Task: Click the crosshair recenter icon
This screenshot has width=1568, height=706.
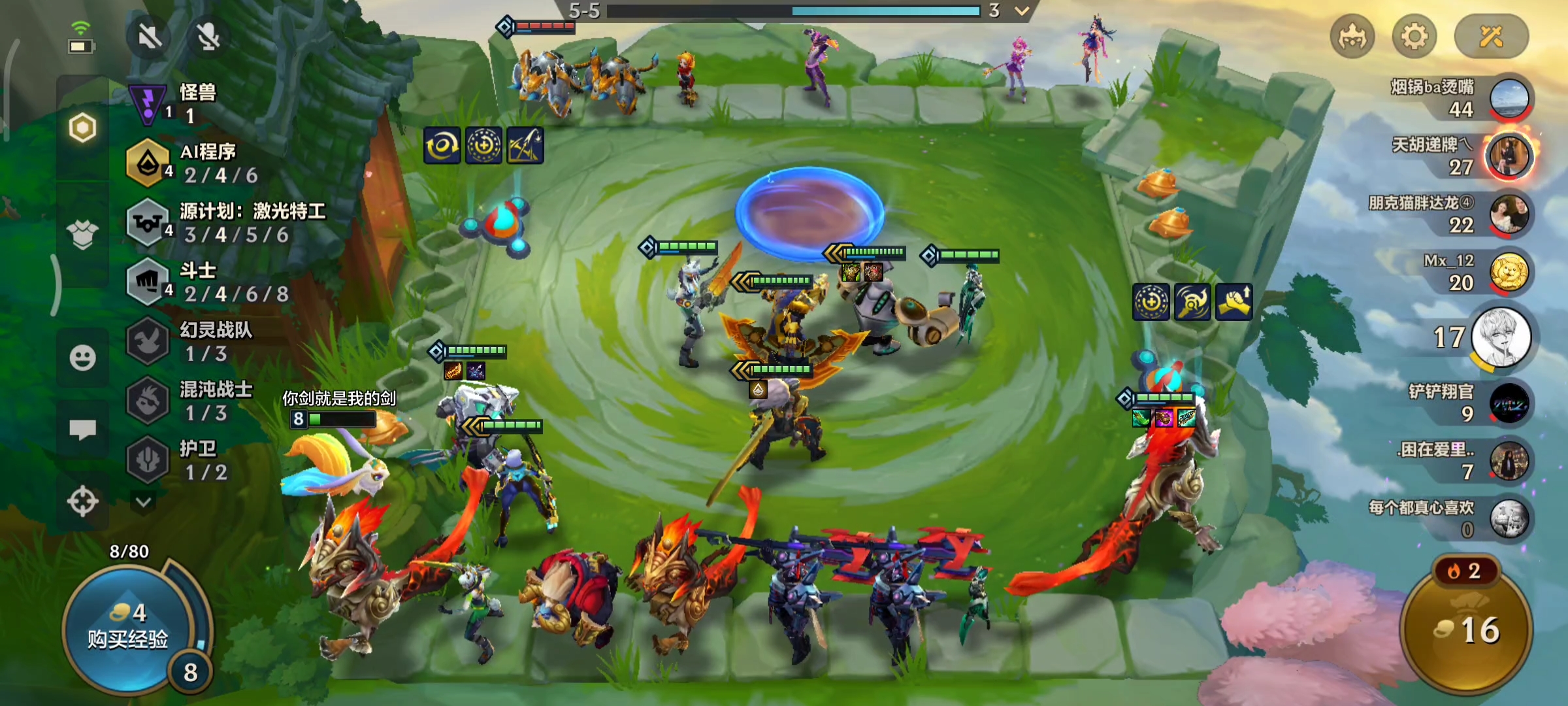Action: (x=83, y=501)
